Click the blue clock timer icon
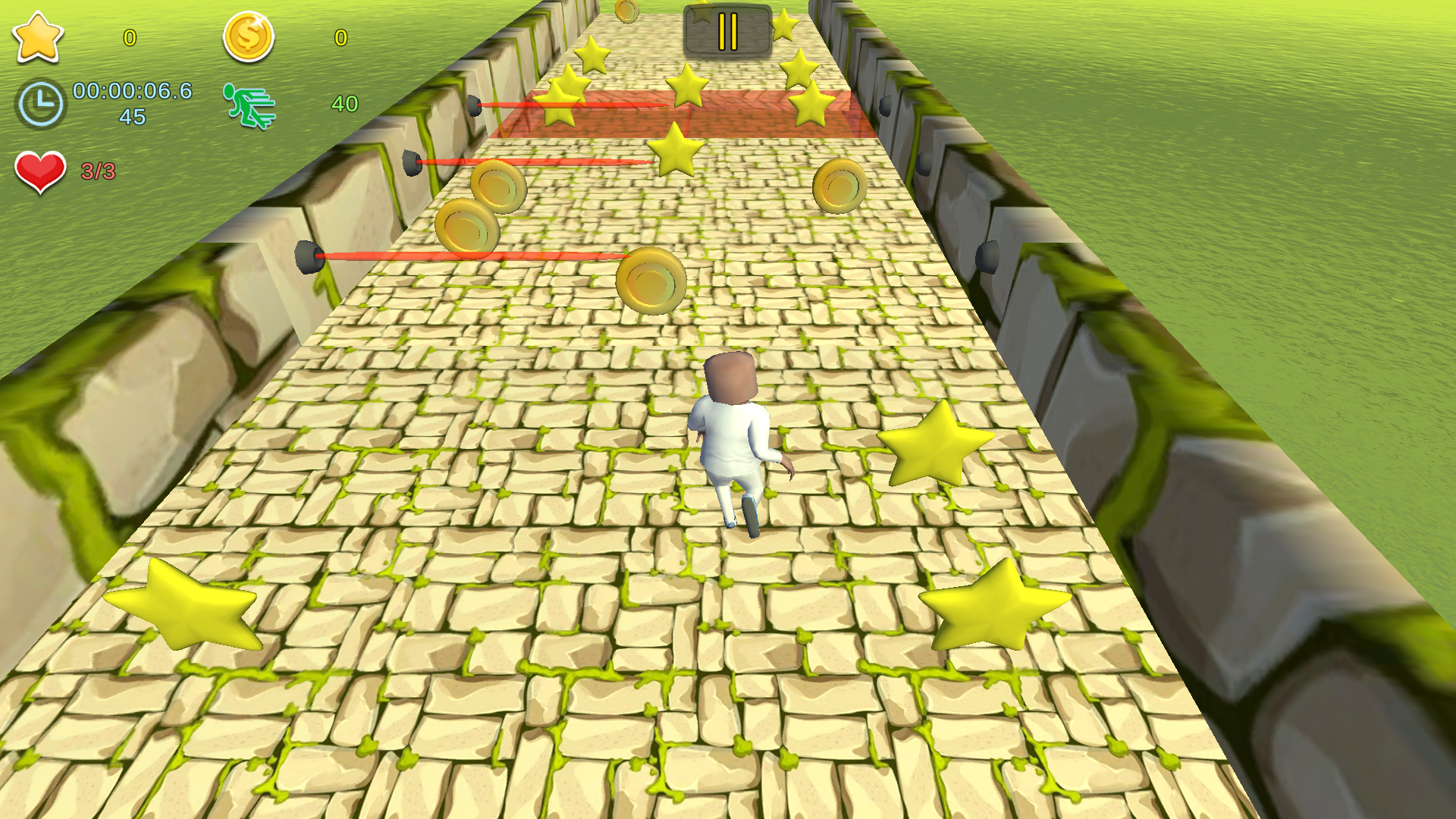Viewport: 1456px width, 819px height. click(x=42, y=102)
